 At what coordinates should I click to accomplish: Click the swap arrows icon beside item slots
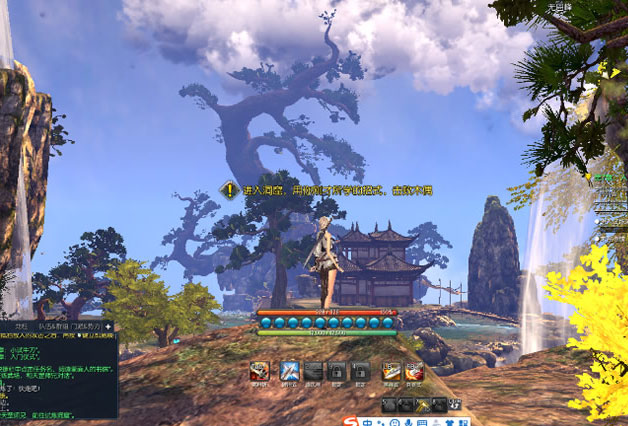456,404
